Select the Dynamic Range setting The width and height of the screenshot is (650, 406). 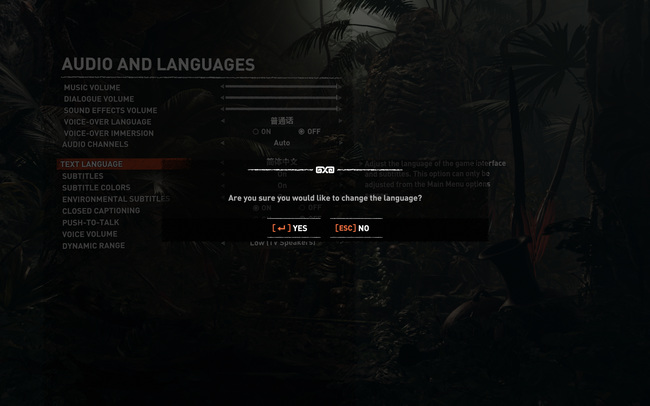click(x=93, y=245)
